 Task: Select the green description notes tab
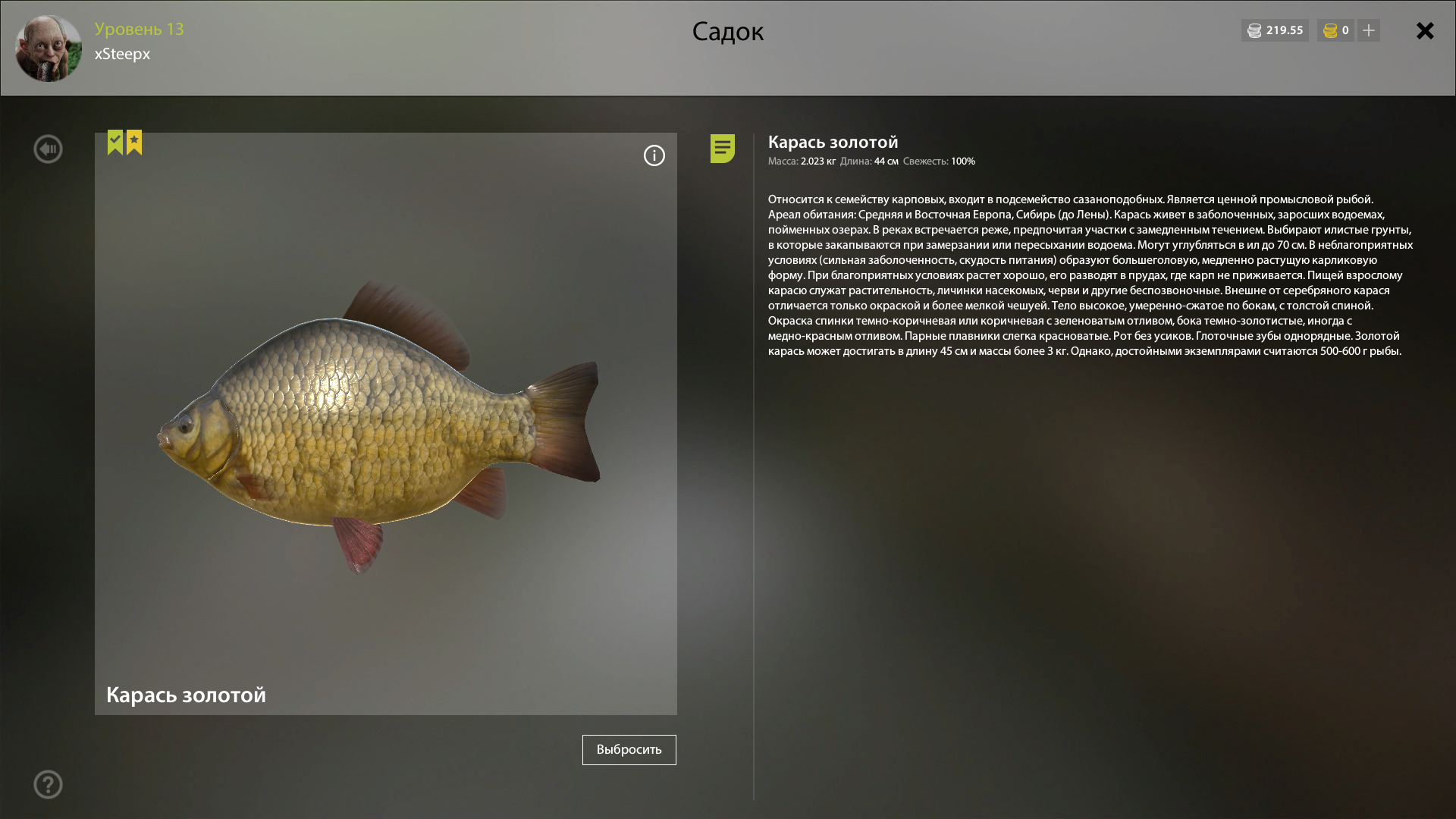pyautogui.click(x=722, y=148)
